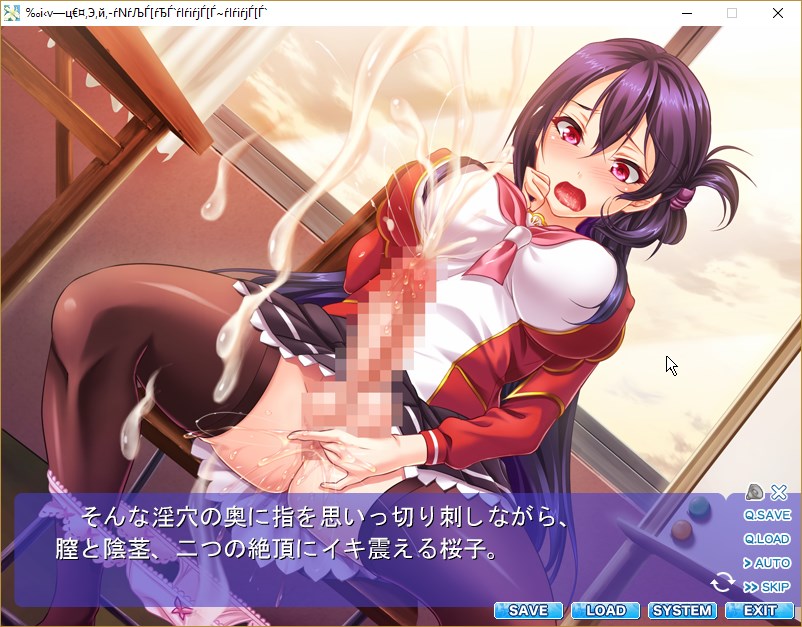Click the EXIT button
Viewport: 802px width, 627px height.
tap(760, 610)
